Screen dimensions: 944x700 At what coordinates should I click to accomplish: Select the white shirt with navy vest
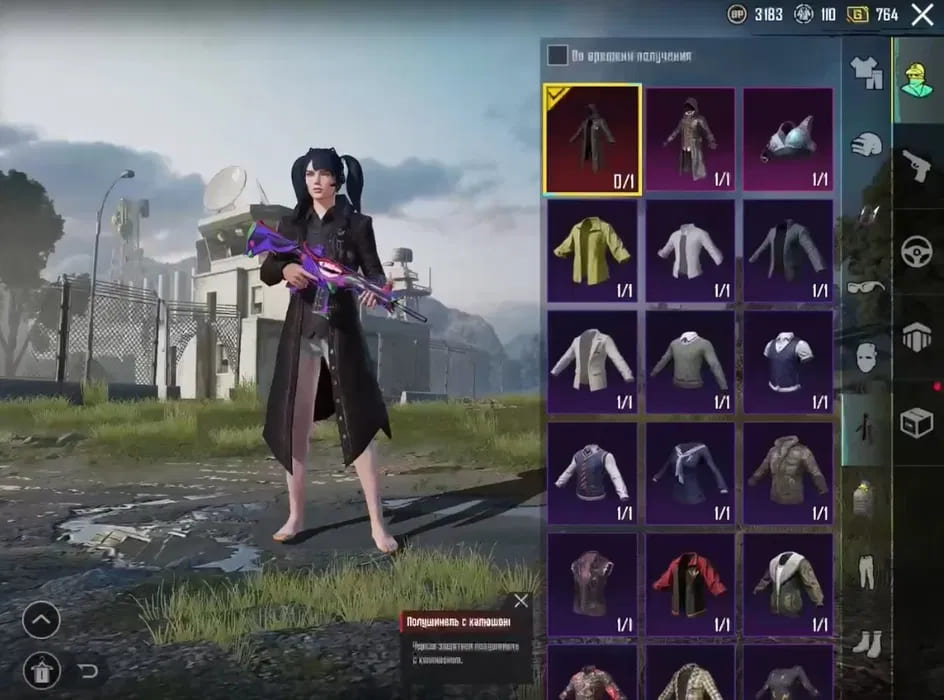point(788,362)
